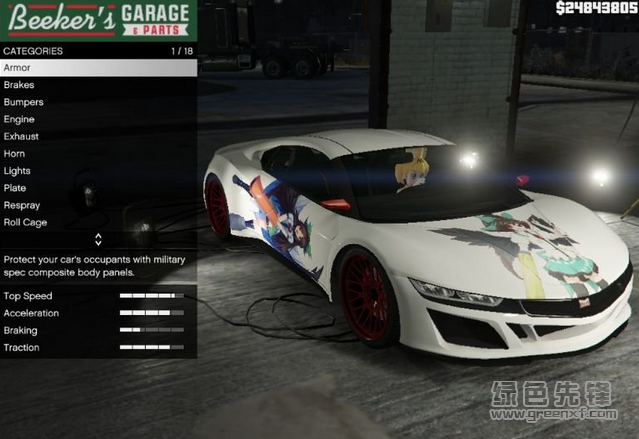Open the Plate options
This screenshot has width=639, height=439.
coord(98,188)
